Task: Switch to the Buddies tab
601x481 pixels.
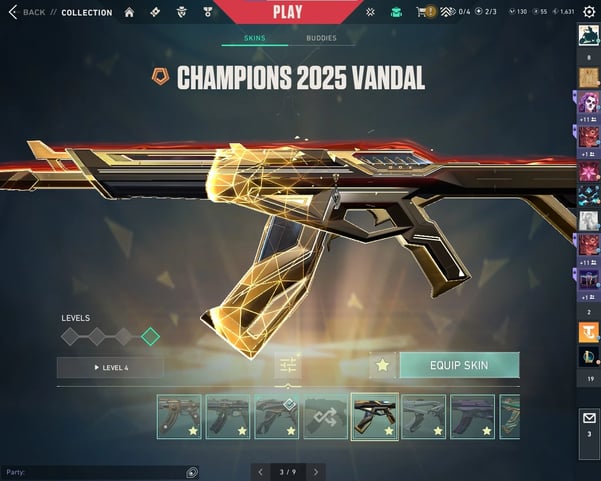Action: [x=321, y=38]
